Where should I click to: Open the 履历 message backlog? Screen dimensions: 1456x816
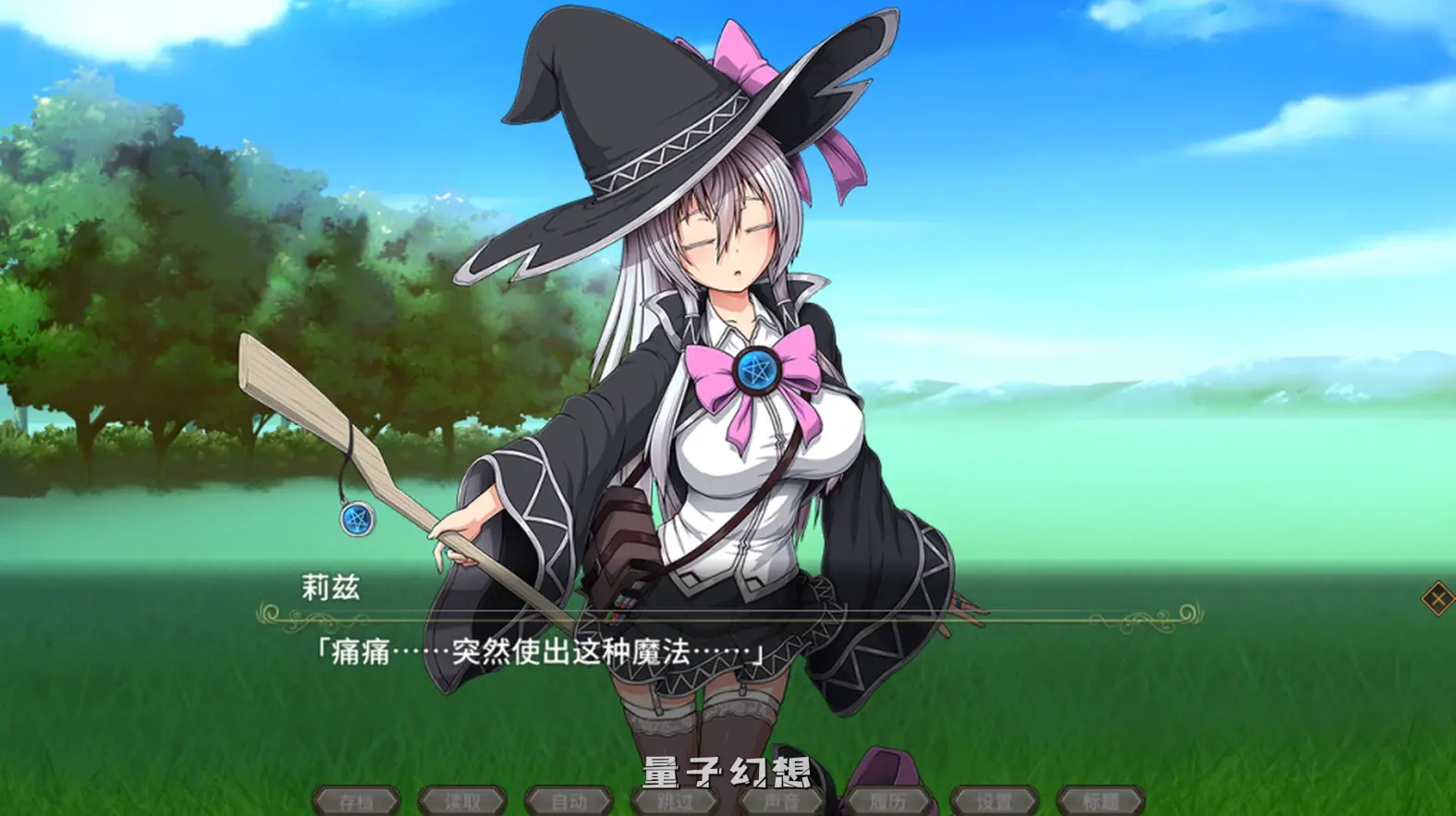pyautogui.click(x=887, y=802)
